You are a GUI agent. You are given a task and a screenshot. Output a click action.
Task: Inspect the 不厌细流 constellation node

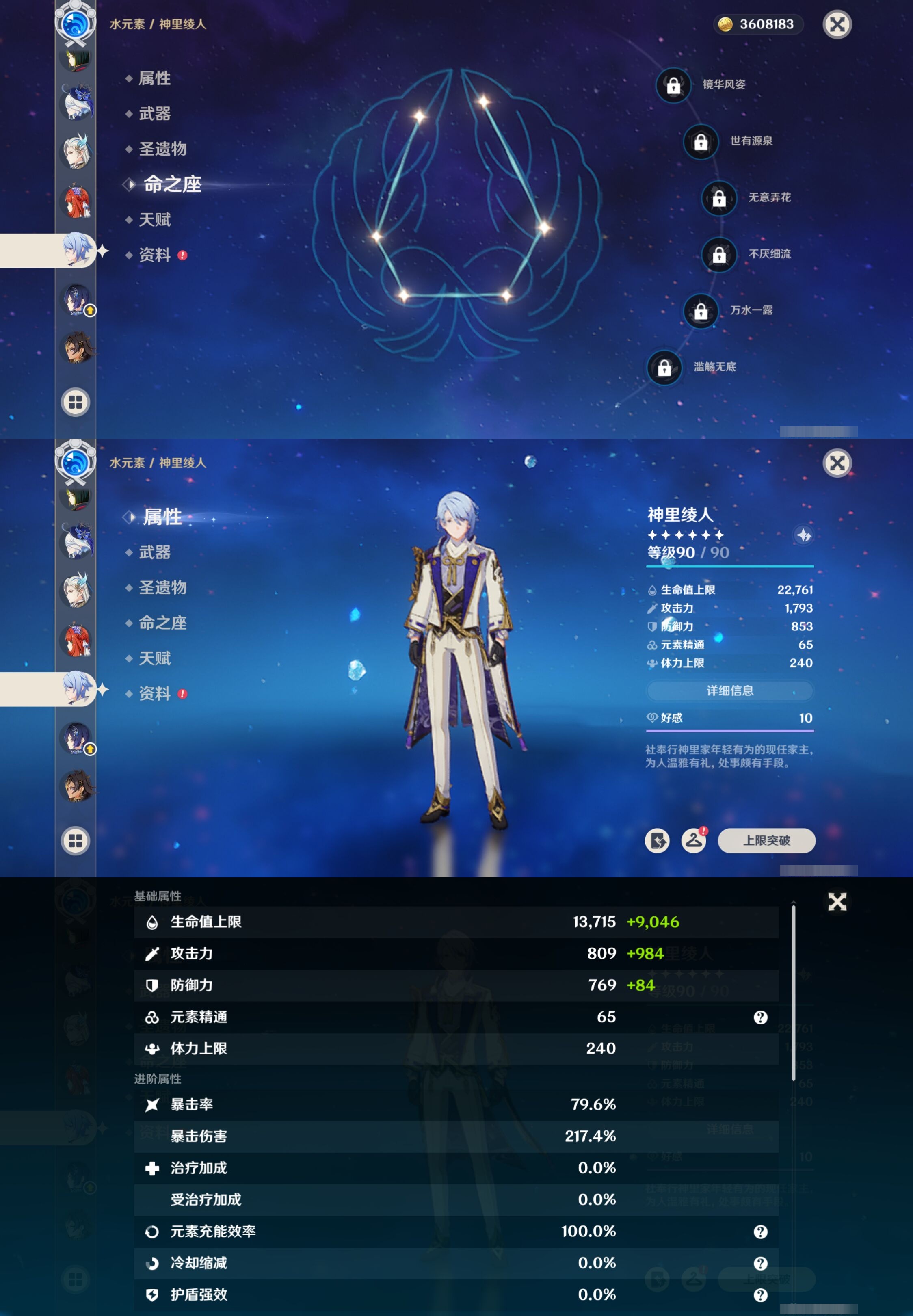pos(719,255)
